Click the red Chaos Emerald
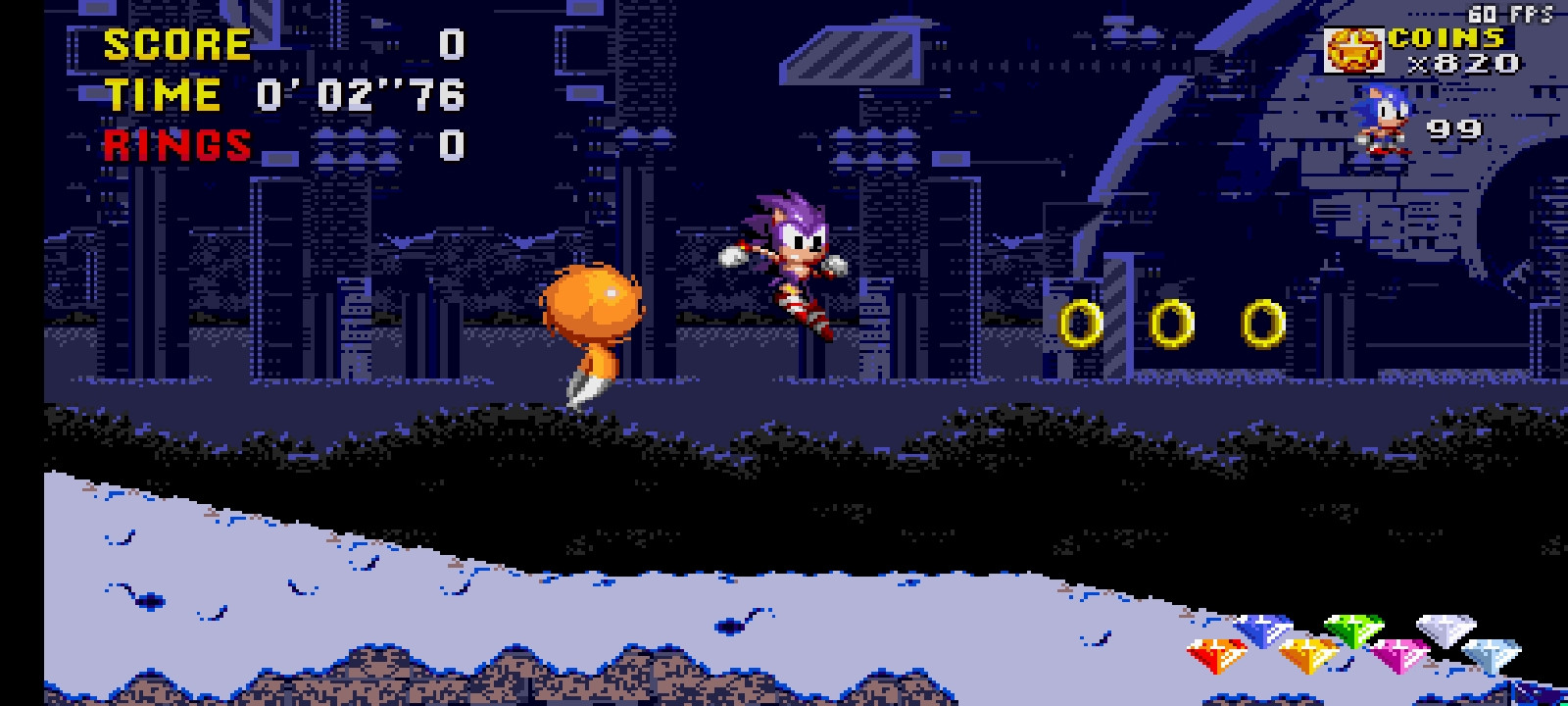 pyautogui.click(x=1215, y=655)
